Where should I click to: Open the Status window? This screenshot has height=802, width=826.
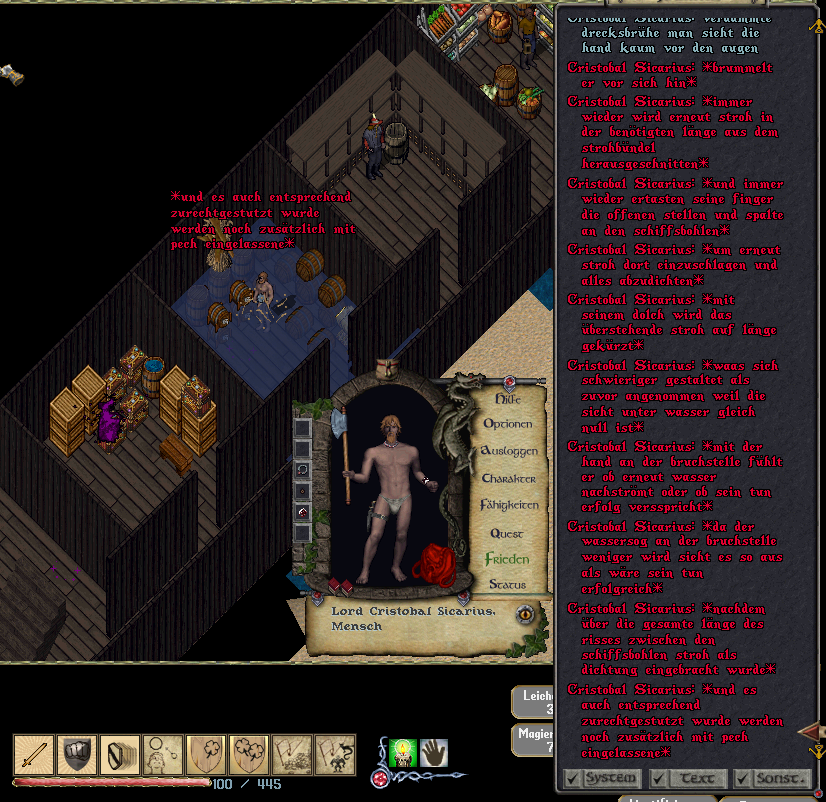tap(507, 585)
